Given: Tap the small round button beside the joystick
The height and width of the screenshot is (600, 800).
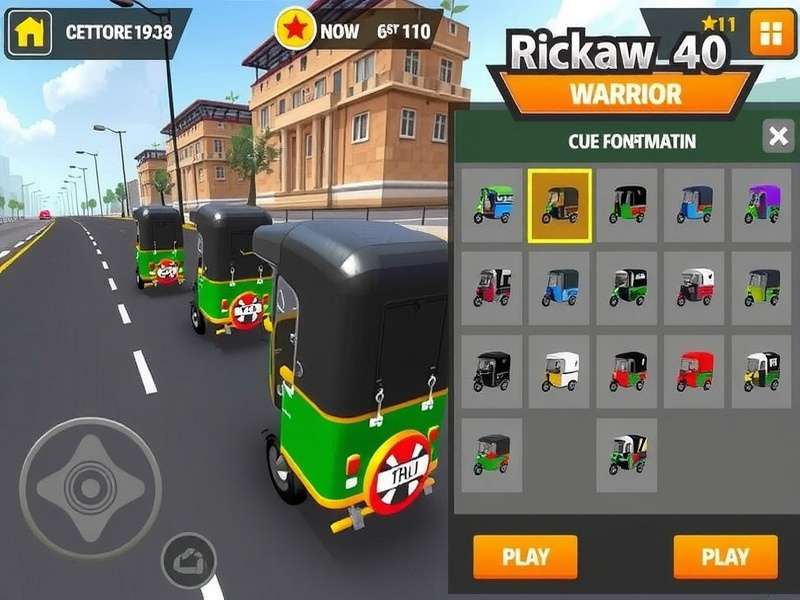Looking at the screenshot, I should 188,560.
